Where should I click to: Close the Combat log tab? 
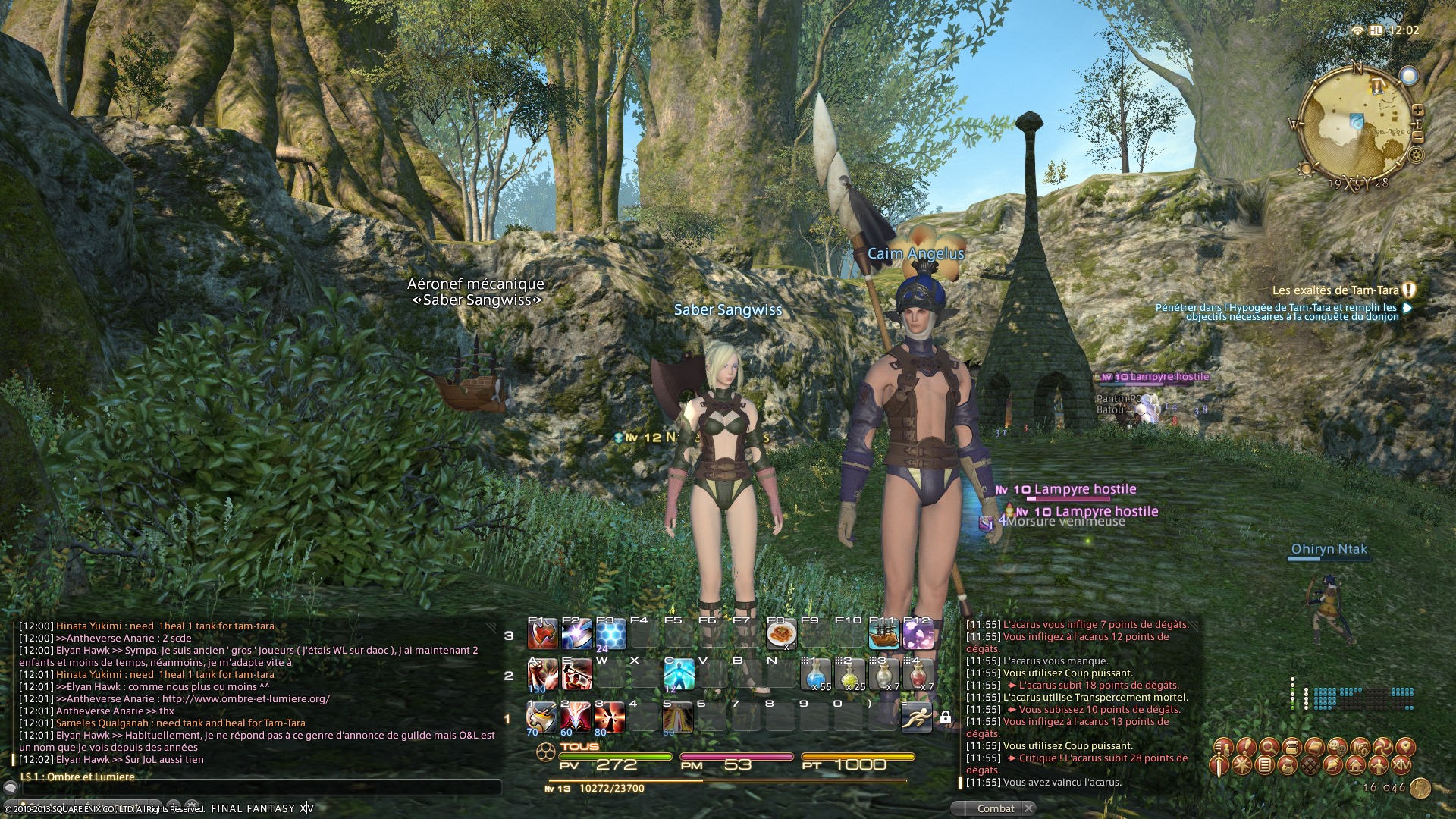click(x=1028, y=808)
